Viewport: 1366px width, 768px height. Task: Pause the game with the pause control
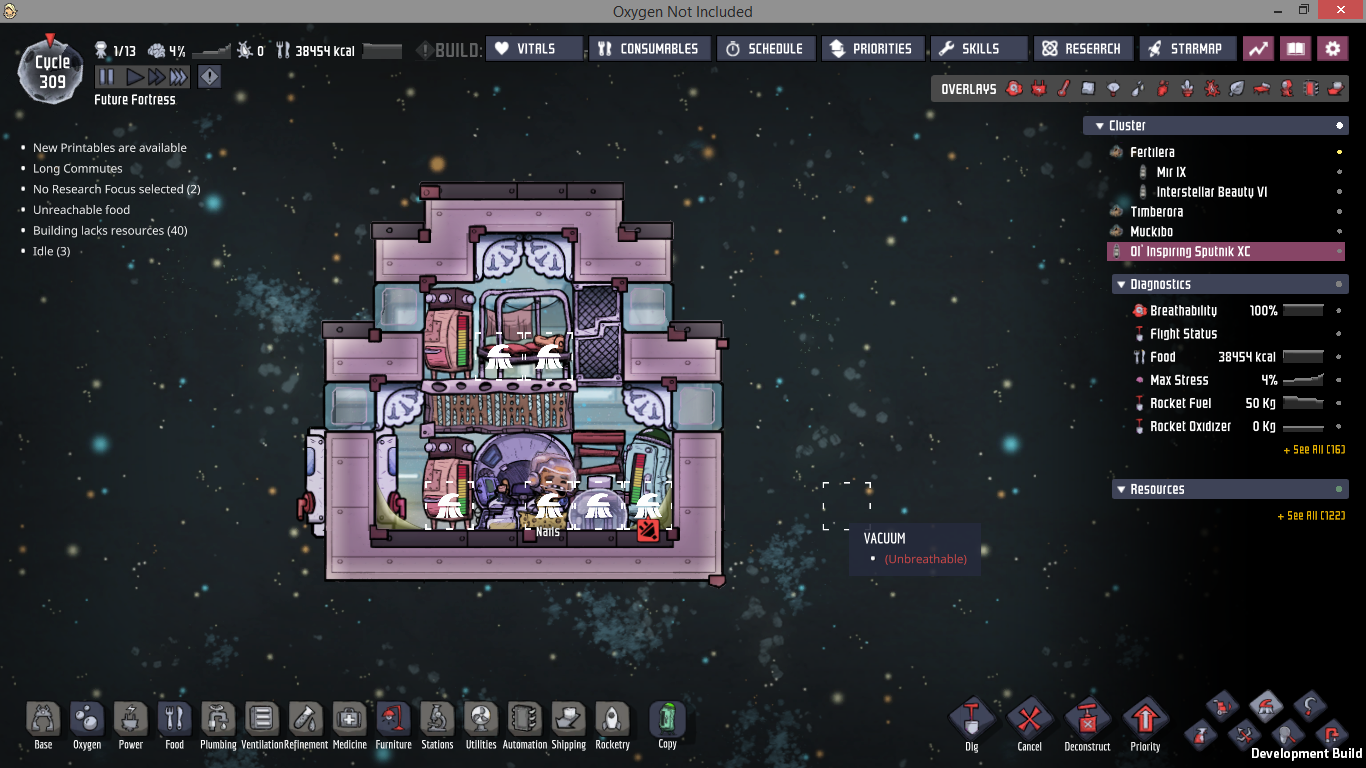coord(106,77)
